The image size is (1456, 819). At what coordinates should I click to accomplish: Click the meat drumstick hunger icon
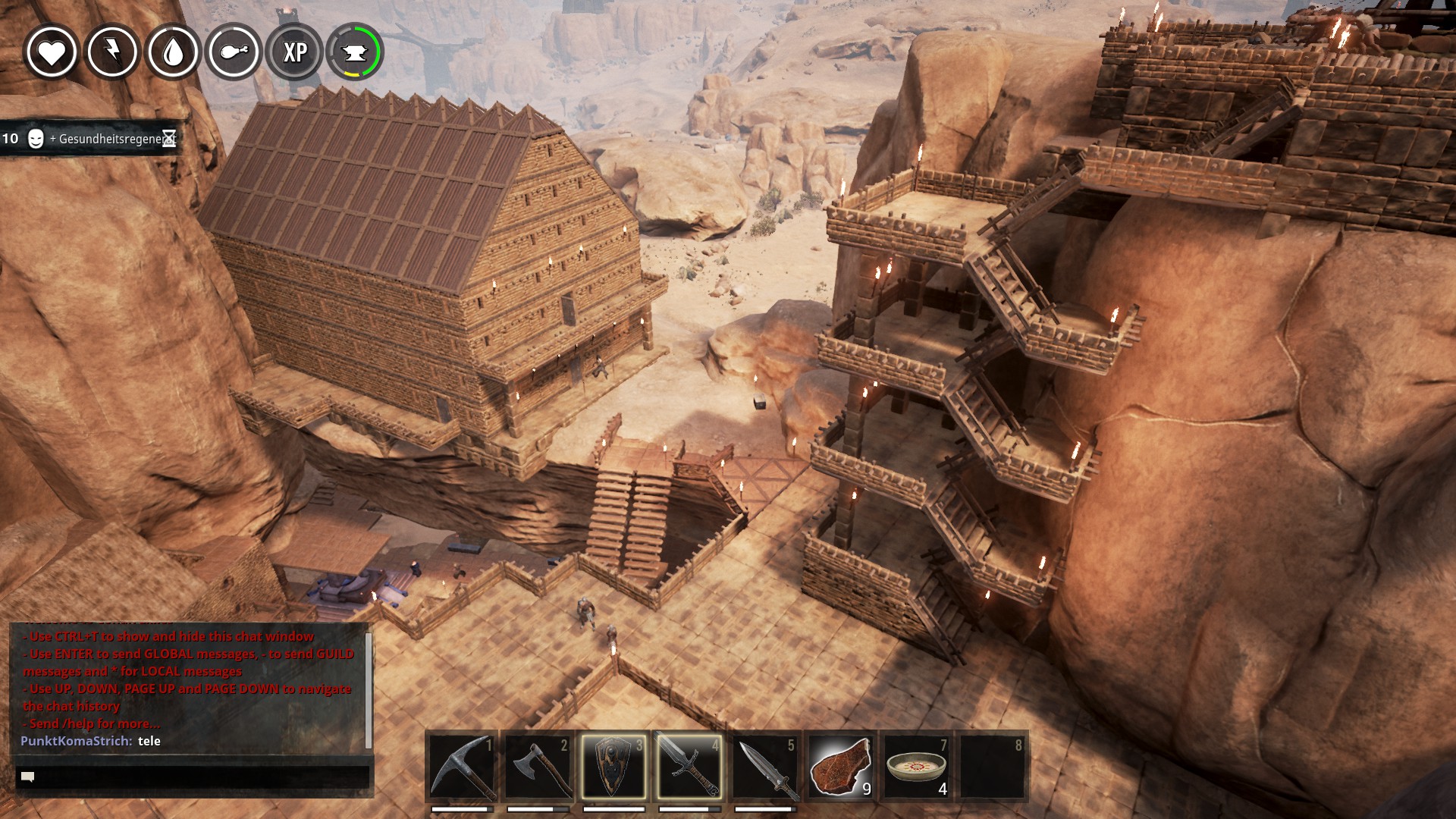[234, 52]
